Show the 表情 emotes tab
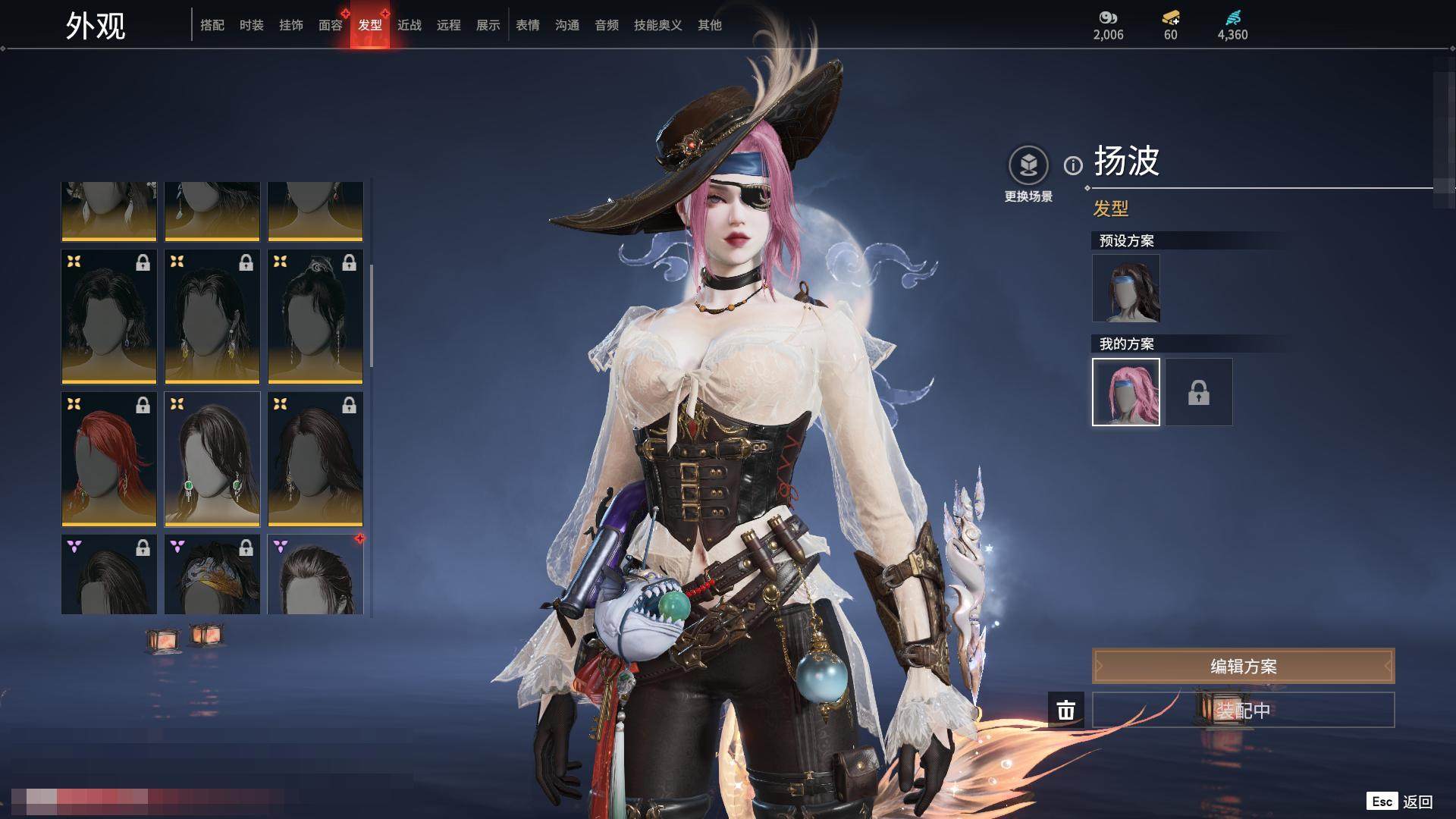The width and height of the screenshot is (1456, 819). (528, 25)
